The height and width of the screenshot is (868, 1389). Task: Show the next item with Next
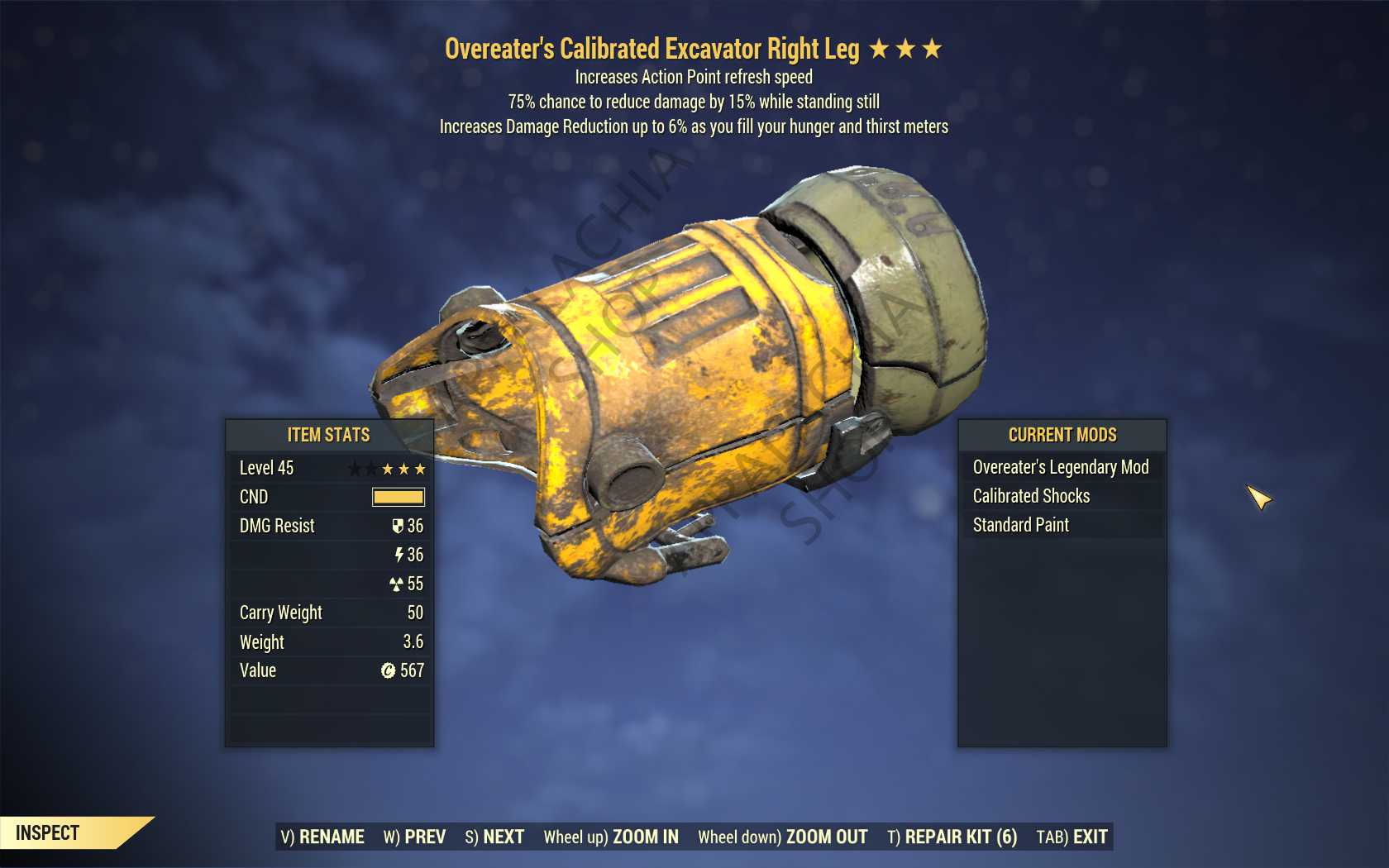point(494,837)
